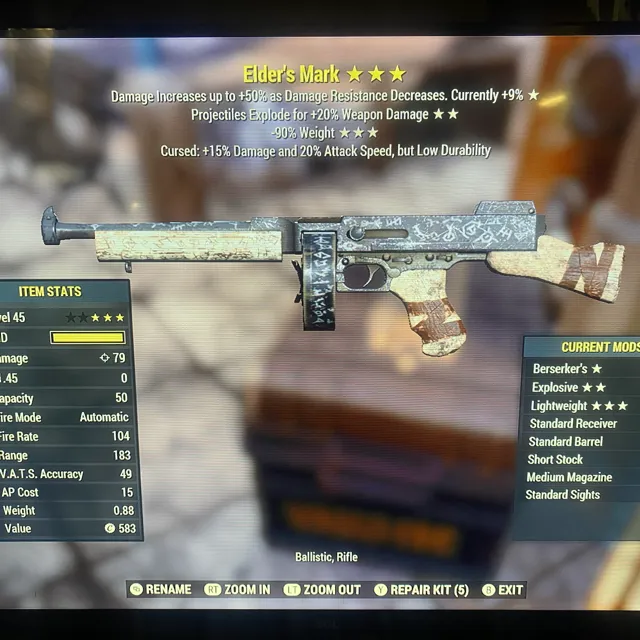The width and height of the screenshot is (640, 640).
Task: Select the Short Stock mod
Action: pos(556,459)
